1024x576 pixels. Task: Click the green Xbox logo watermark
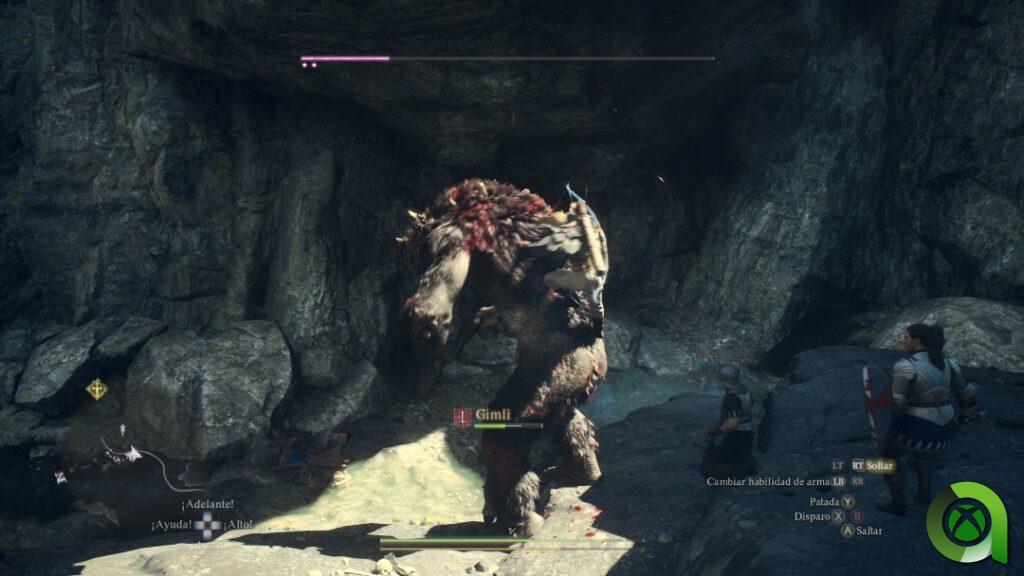(966, 522)
